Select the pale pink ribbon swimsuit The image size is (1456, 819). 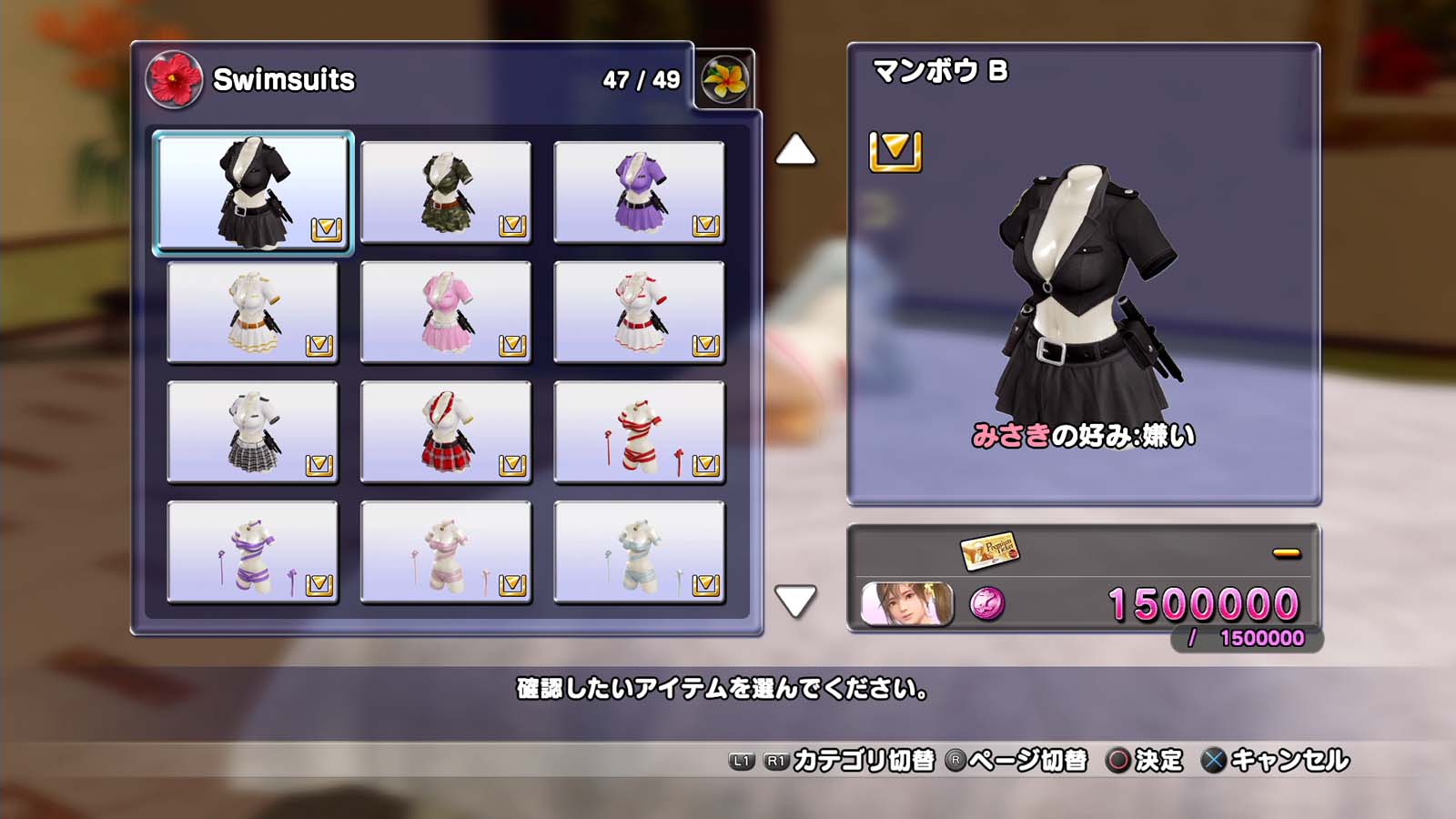tap(446, 552)
